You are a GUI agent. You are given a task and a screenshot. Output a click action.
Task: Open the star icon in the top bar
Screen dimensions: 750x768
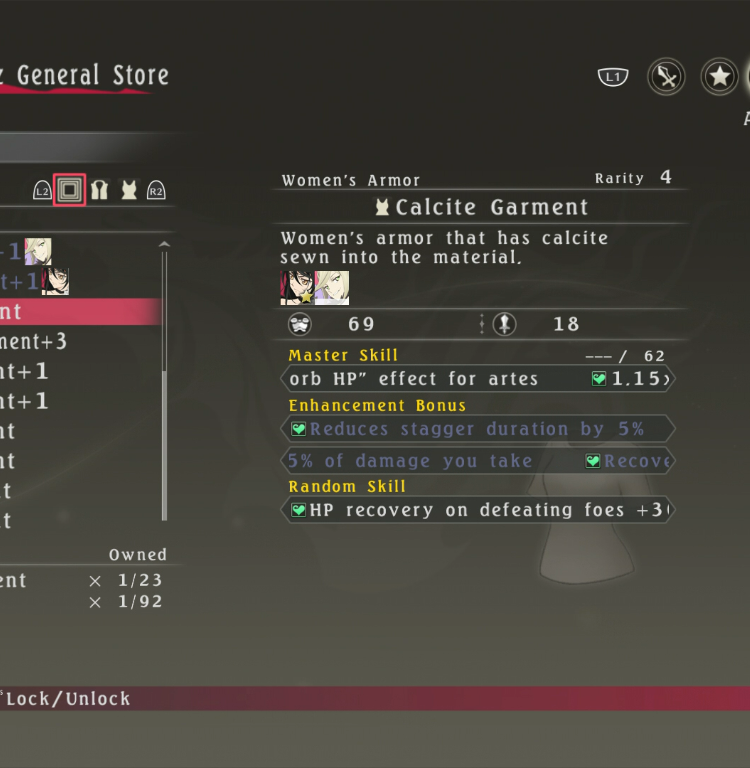[x=719, y=77]
